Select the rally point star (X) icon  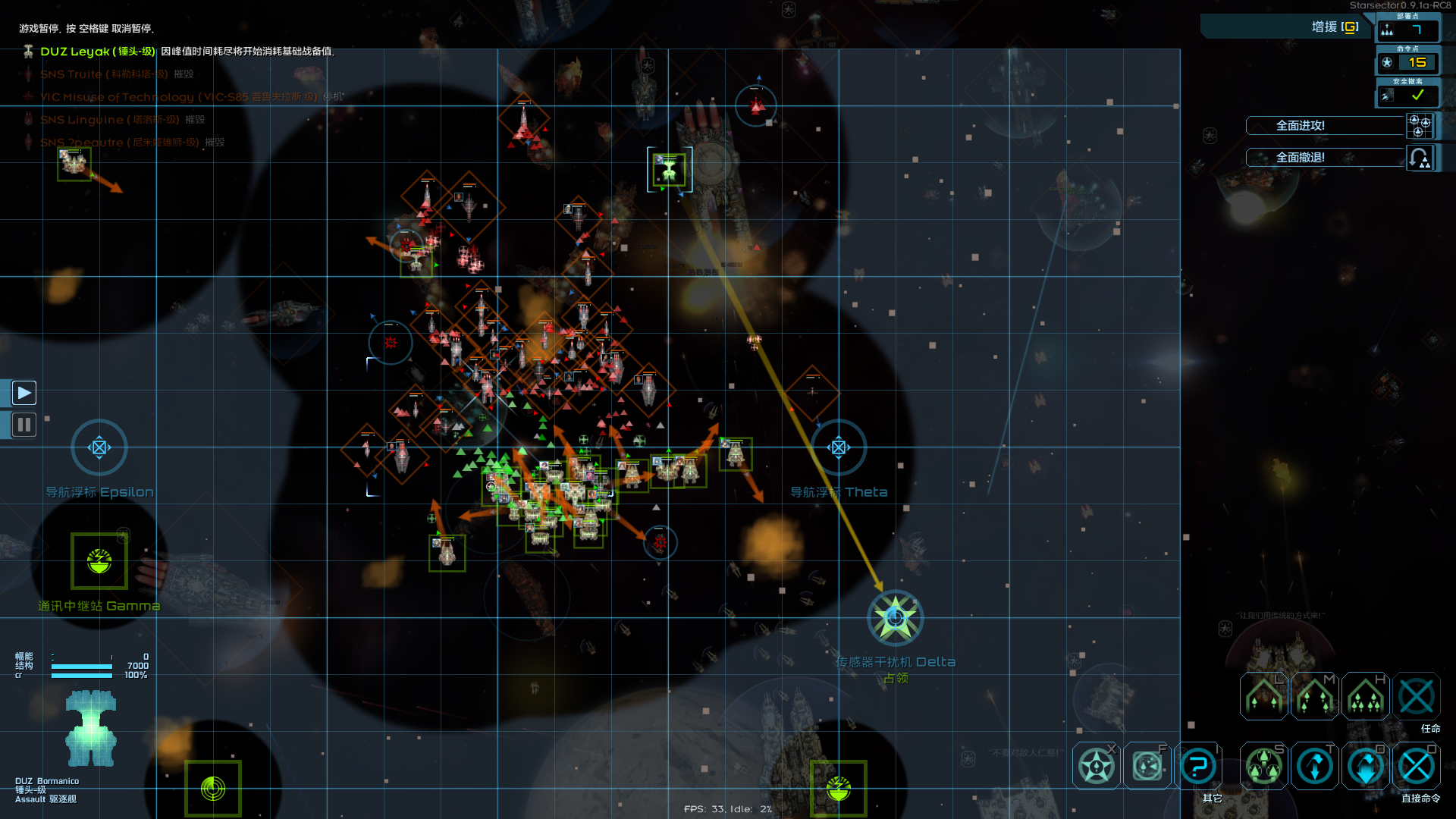(x=1095, y=766)
